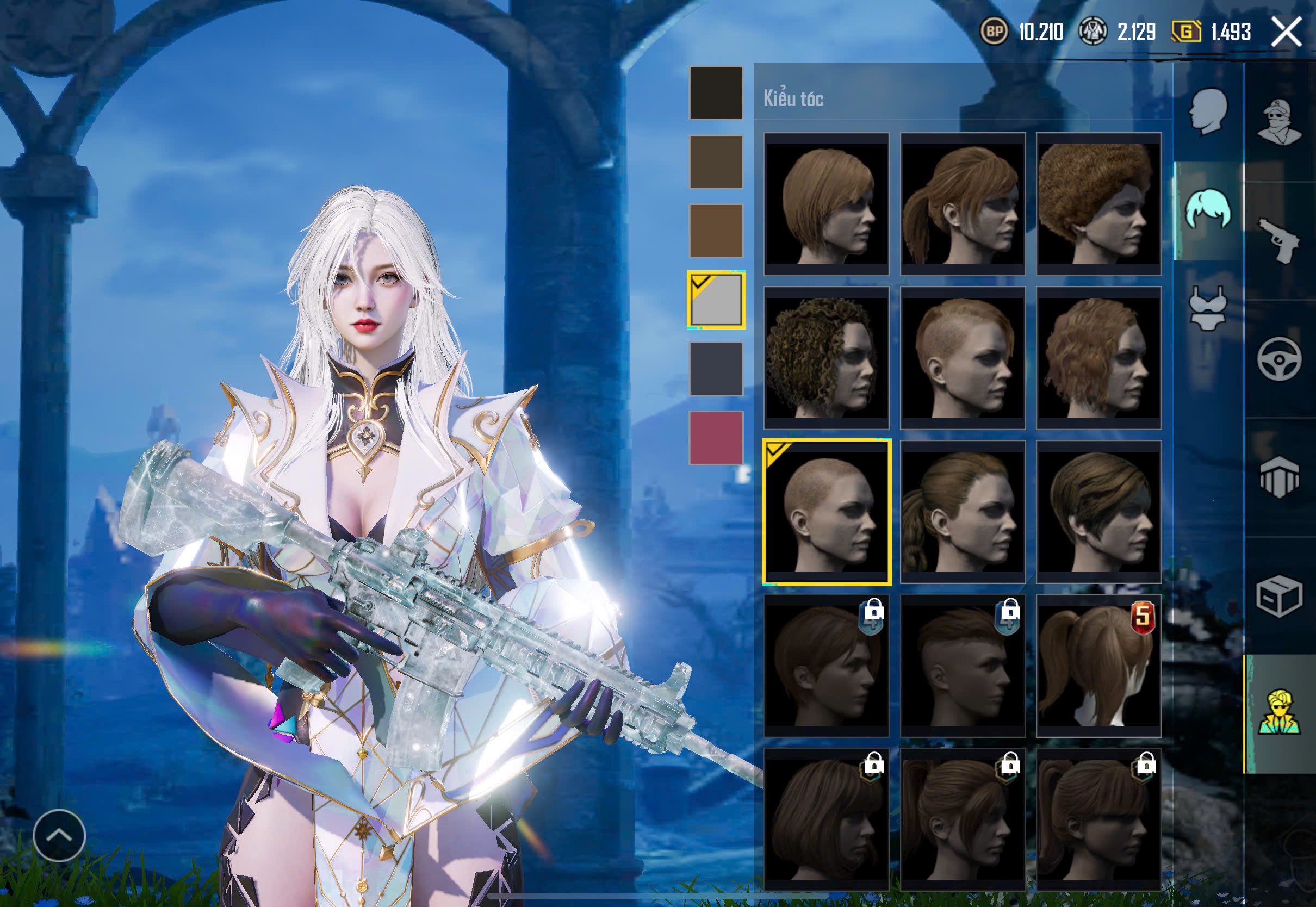Open the pistol weapons category

1279,240
